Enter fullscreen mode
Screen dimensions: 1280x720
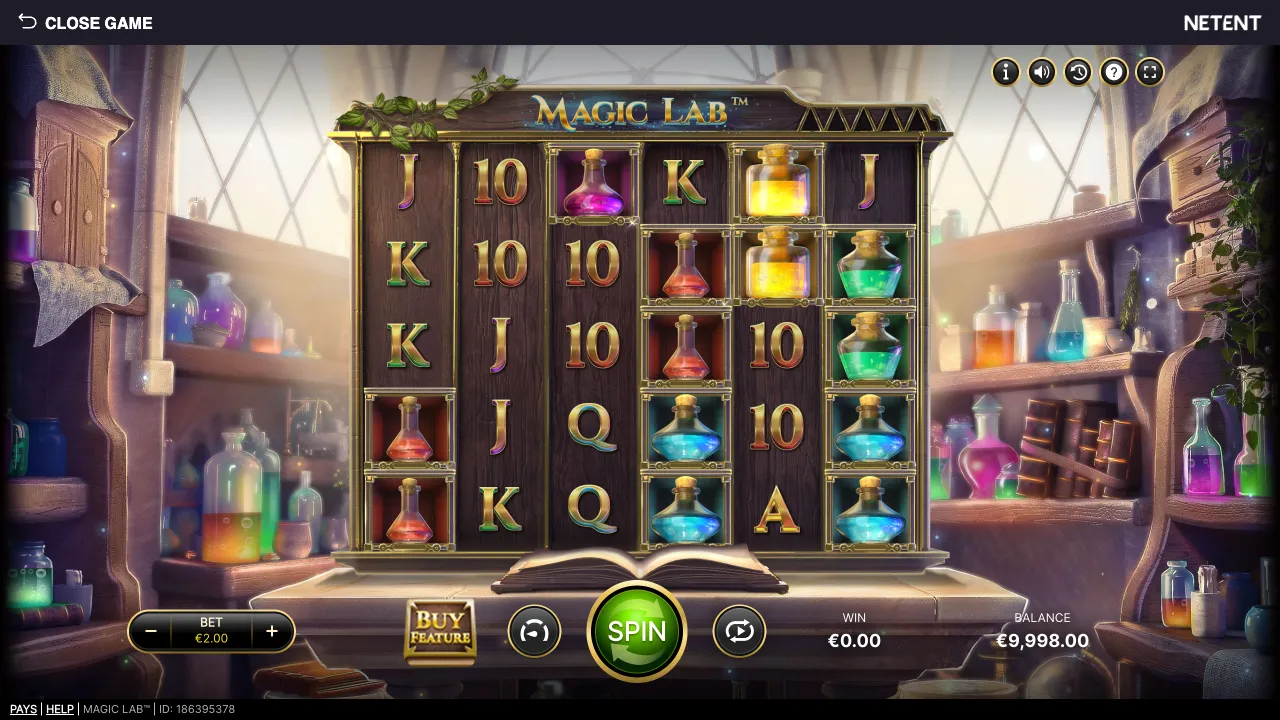[x=1150, y=72]
